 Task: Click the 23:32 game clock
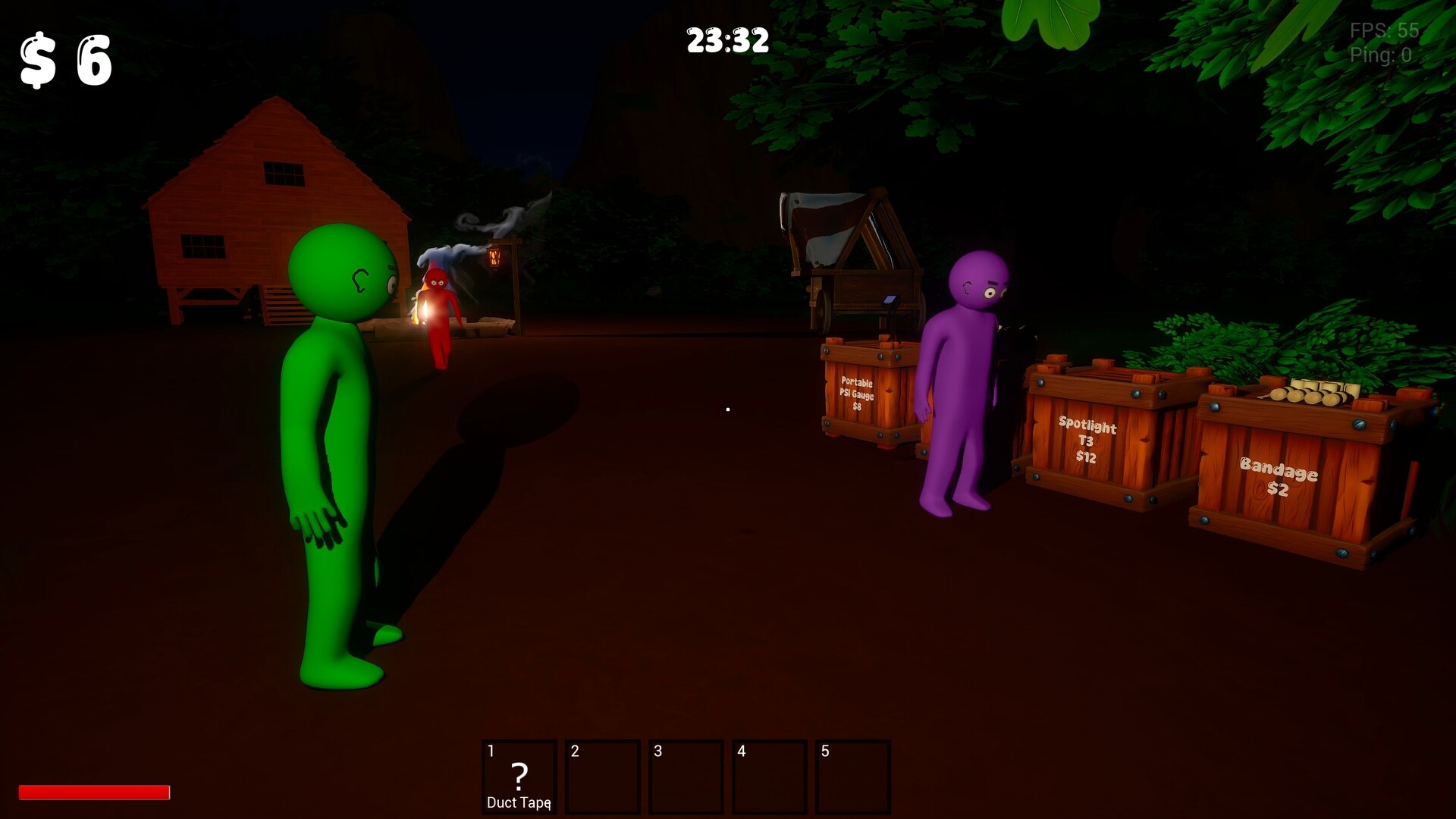coord(726,42)
